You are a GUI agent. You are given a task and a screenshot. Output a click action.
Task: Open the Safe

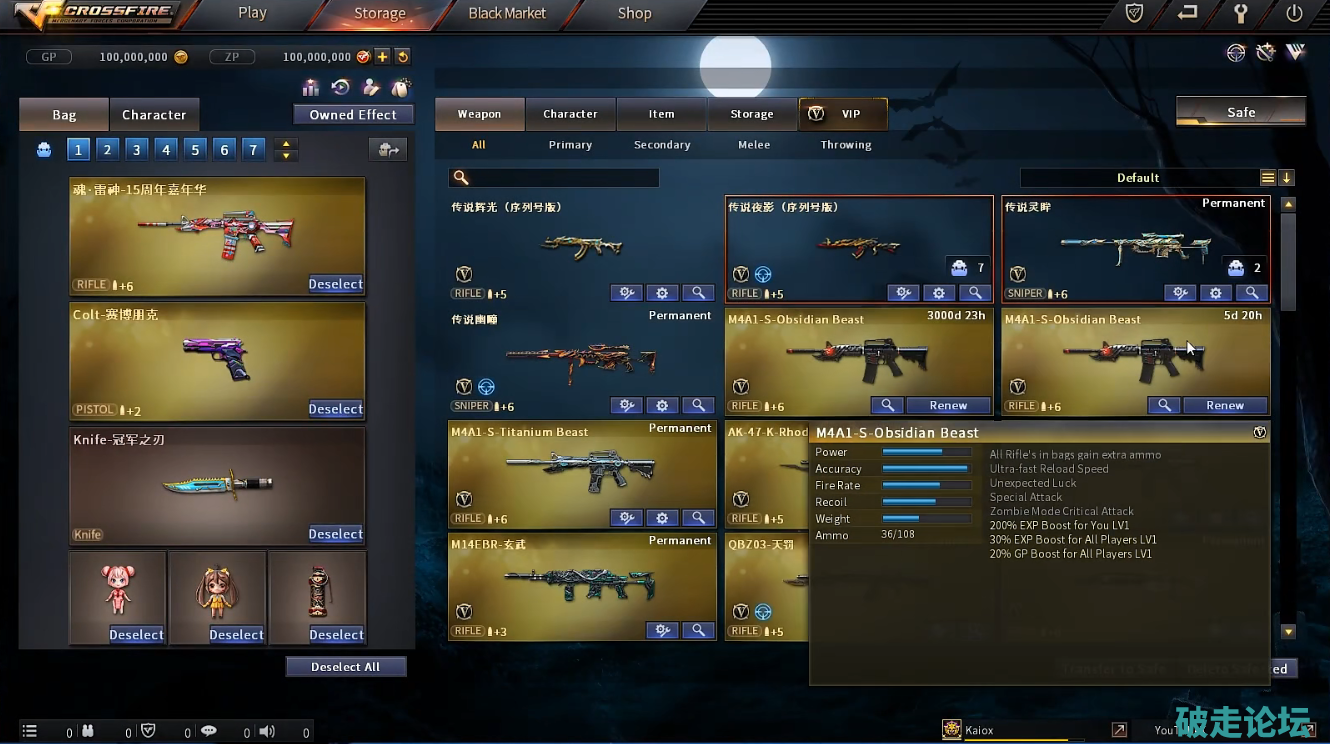coord(1240,112)
